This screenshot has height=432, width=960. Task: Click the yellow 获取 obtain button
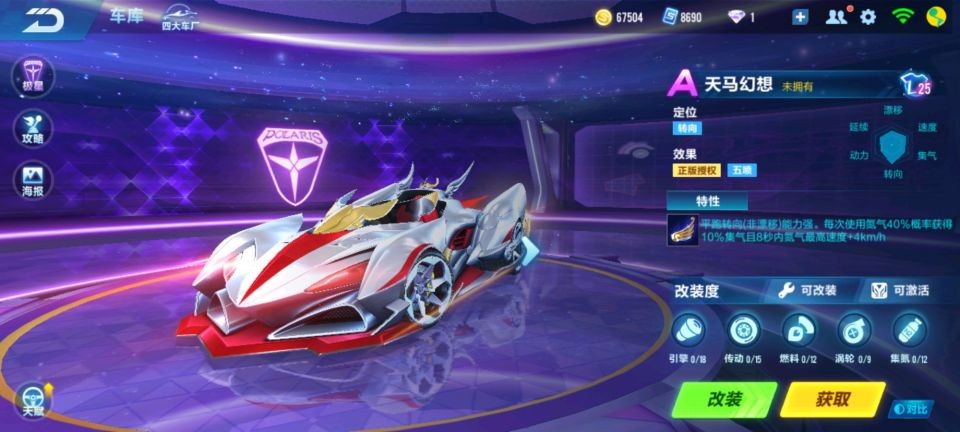(x=832, y=399)
